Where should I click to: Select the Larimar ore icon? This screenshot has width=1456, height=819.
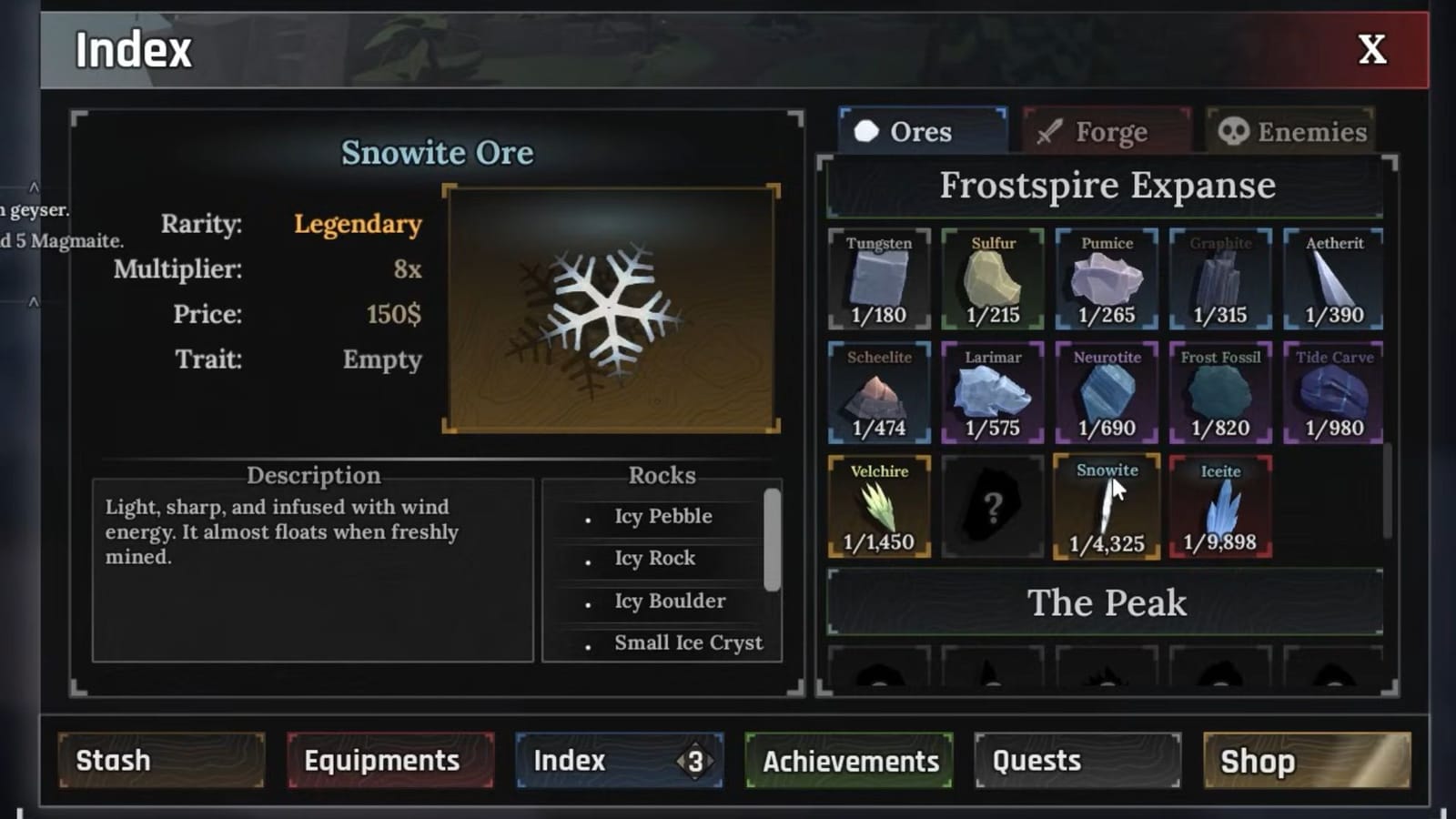(x=993, y=393)
